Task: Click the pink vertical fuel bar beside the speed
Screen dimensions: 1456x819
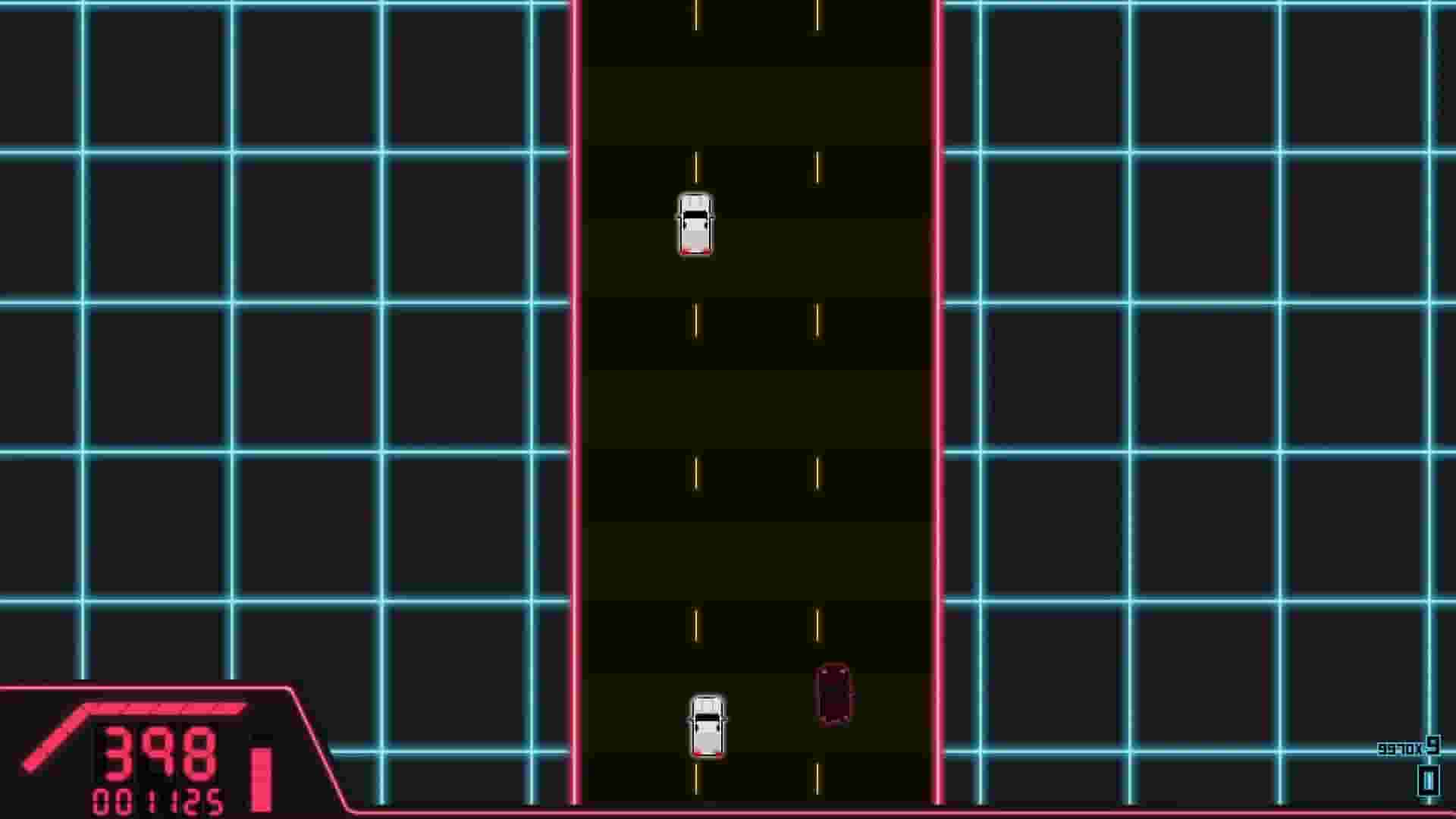Action: coord(260,766)
